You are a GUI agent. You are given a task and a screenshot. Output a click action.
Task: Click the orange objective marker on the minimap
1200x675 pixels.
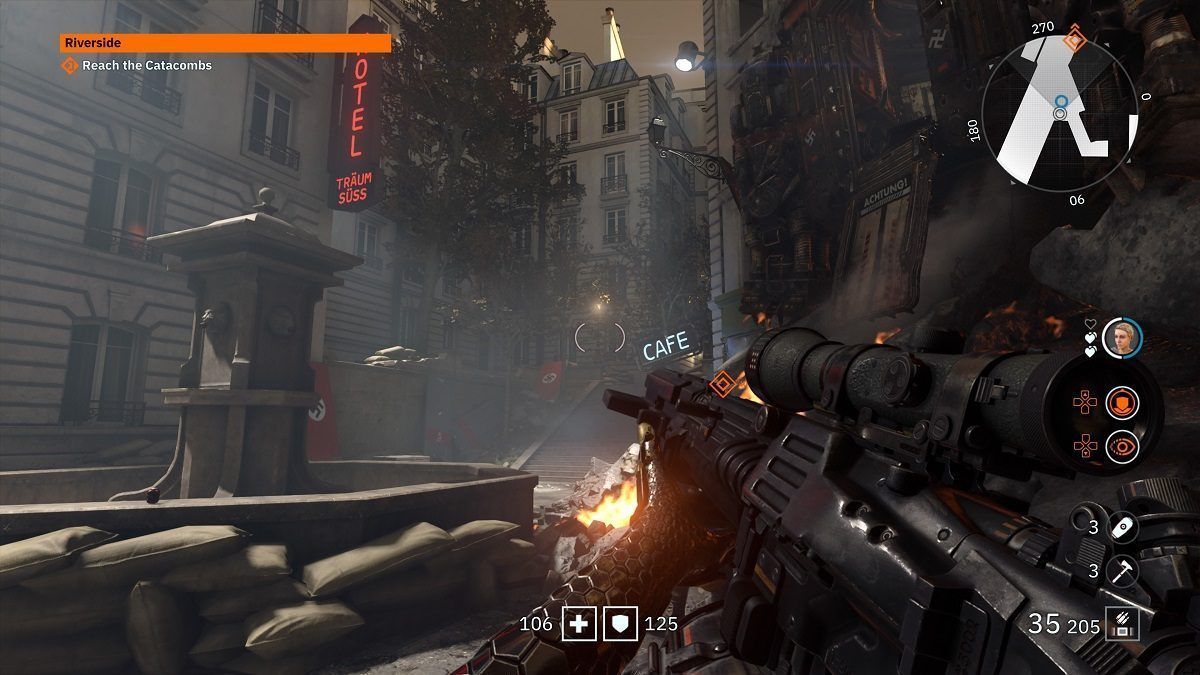click(1074, 41)
